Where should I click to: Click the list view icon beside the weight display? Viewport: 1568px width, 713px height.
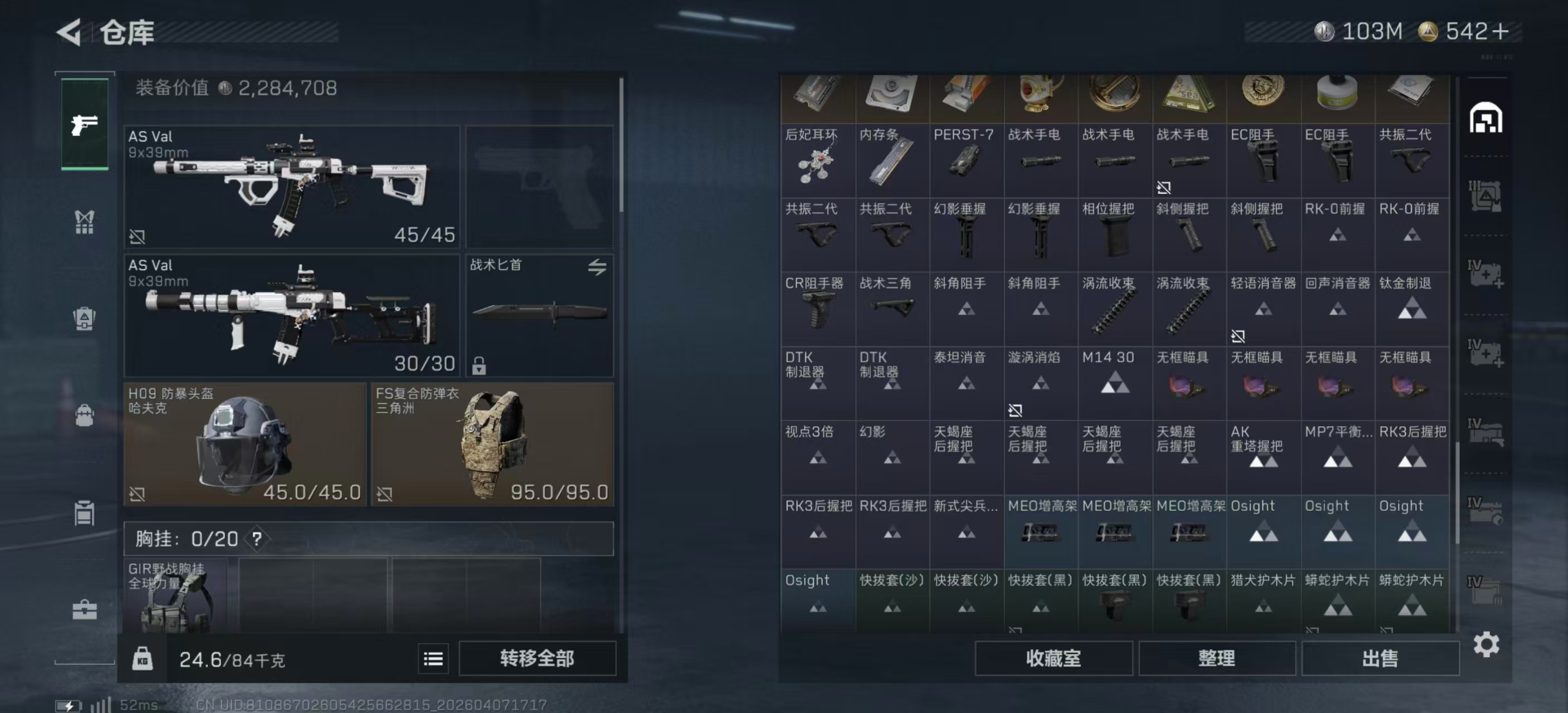pyautogui.click(x=432, y=659)
